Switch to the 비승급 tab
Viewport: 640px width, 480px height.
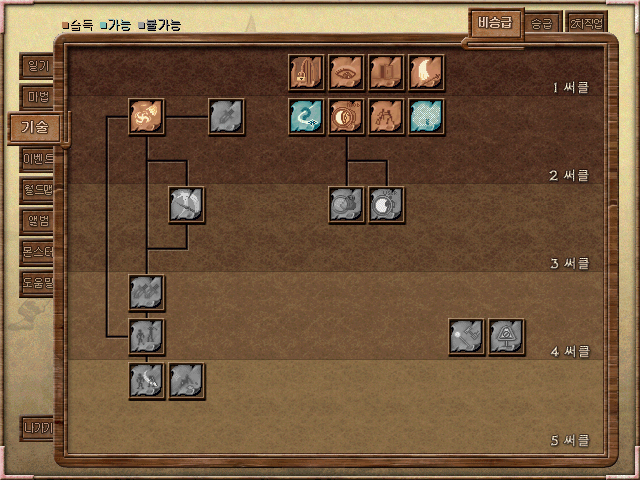coord(495,24)
